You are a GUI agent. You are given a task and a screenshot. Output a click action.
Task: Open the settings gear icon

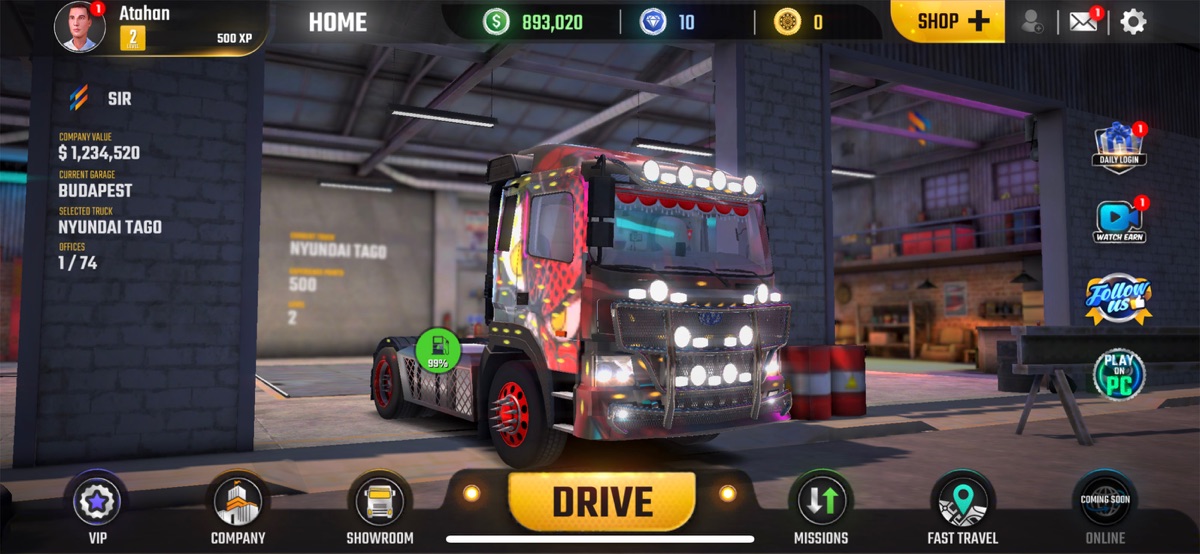click(1133, 21)
